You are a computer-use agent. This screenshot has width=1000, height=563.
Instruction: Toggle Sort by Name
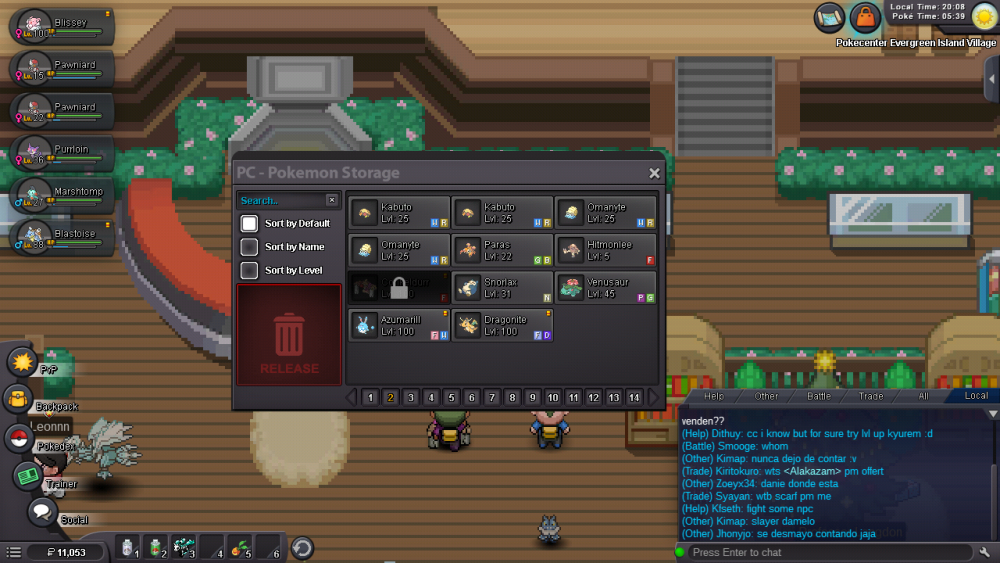(249, 247)
